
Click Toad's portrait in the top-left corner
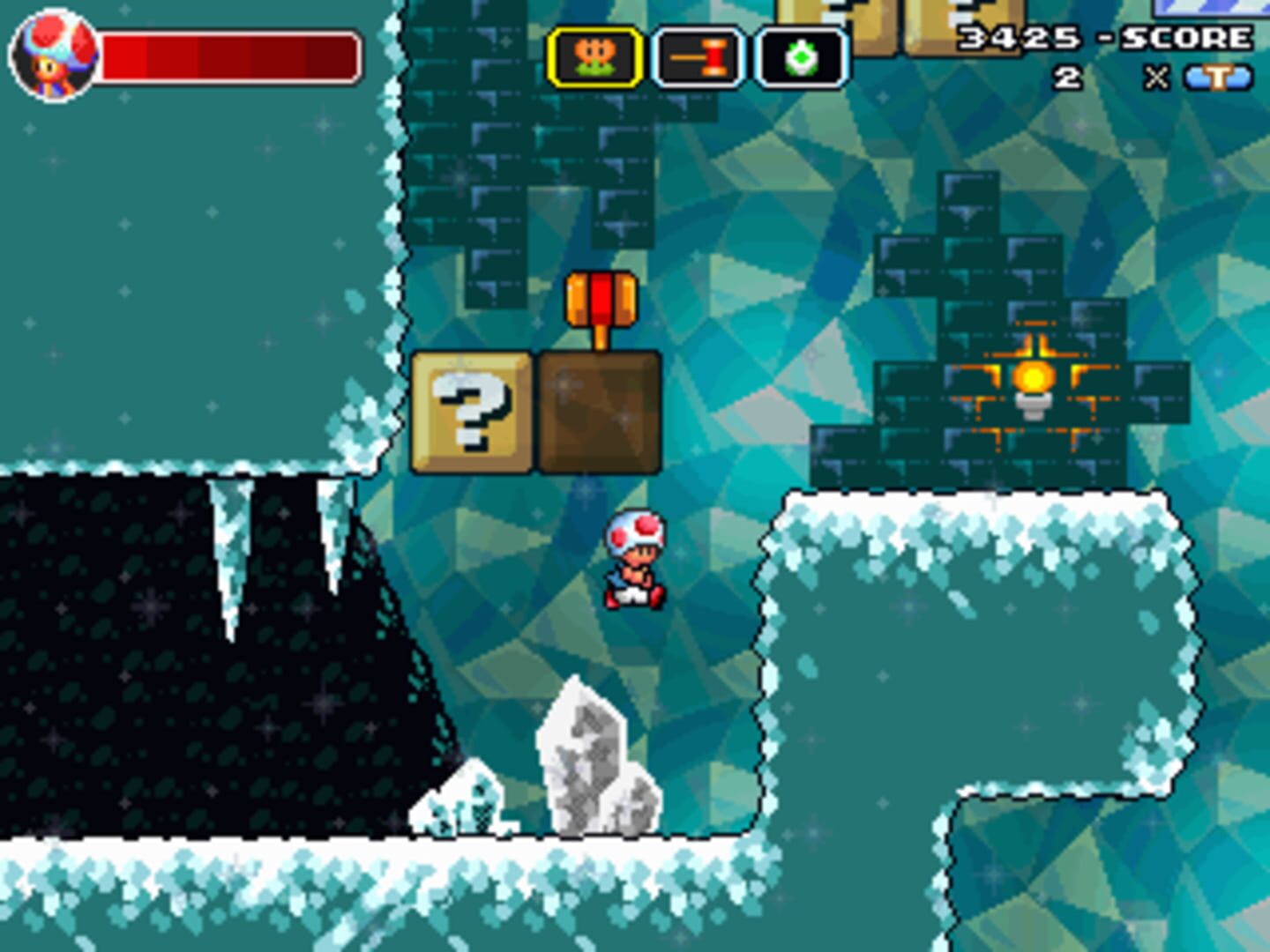point(53,53)
